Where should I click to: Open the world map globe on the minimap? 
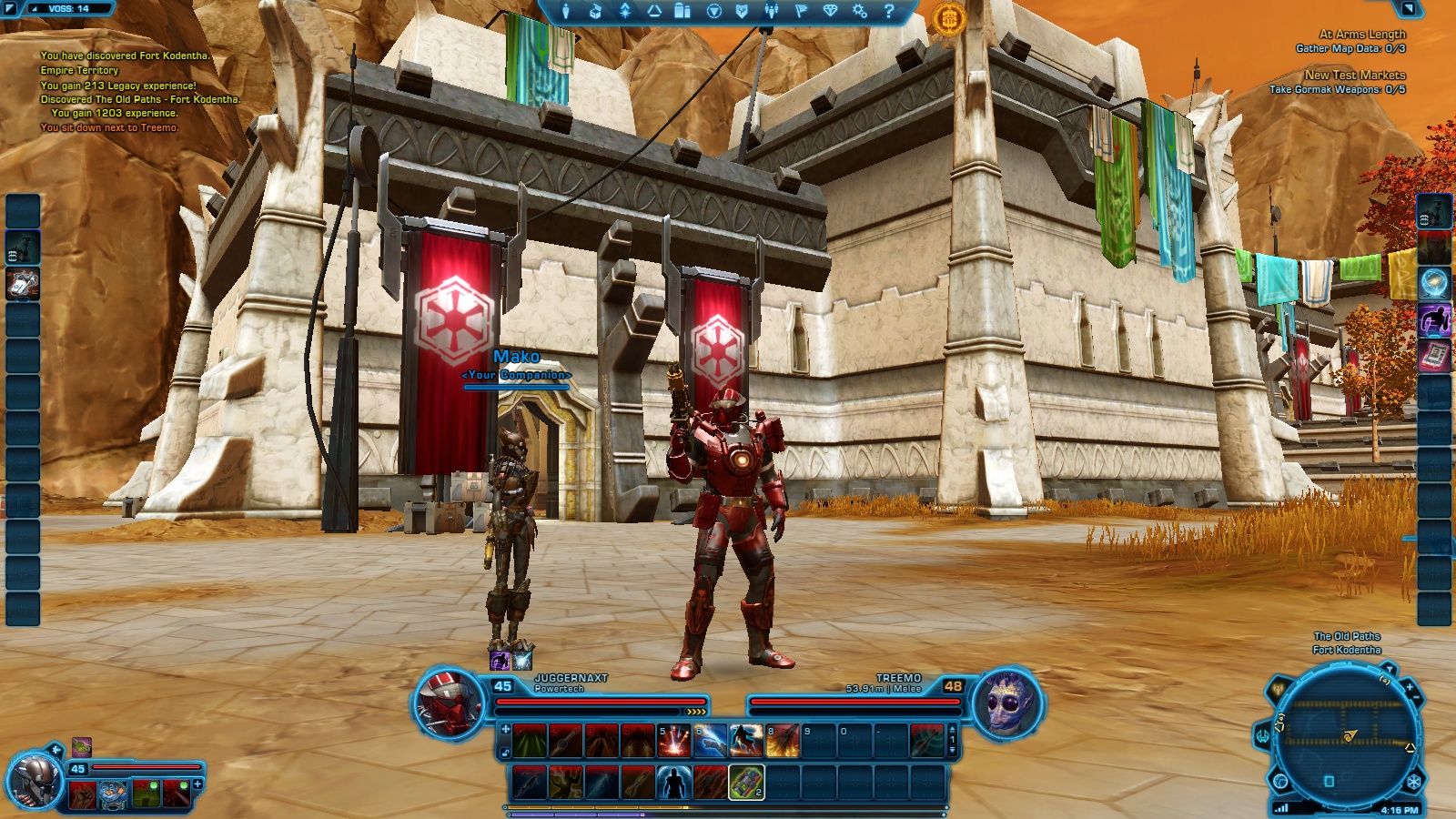pos(1279,780)
